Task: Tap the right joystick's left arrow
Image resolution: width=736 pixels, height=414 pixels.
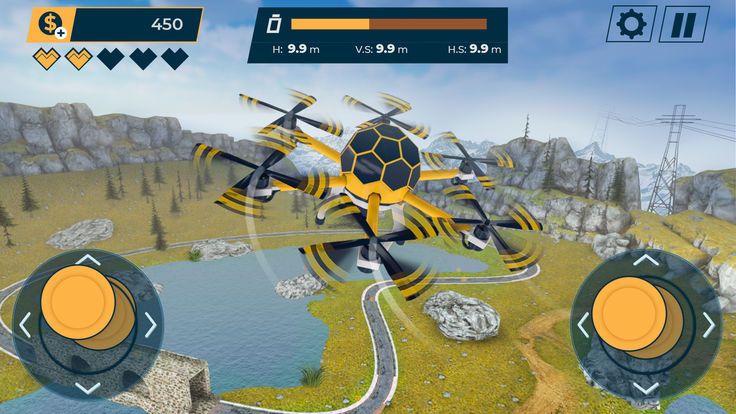Action: pyautogui.click(x=584, y=324)
